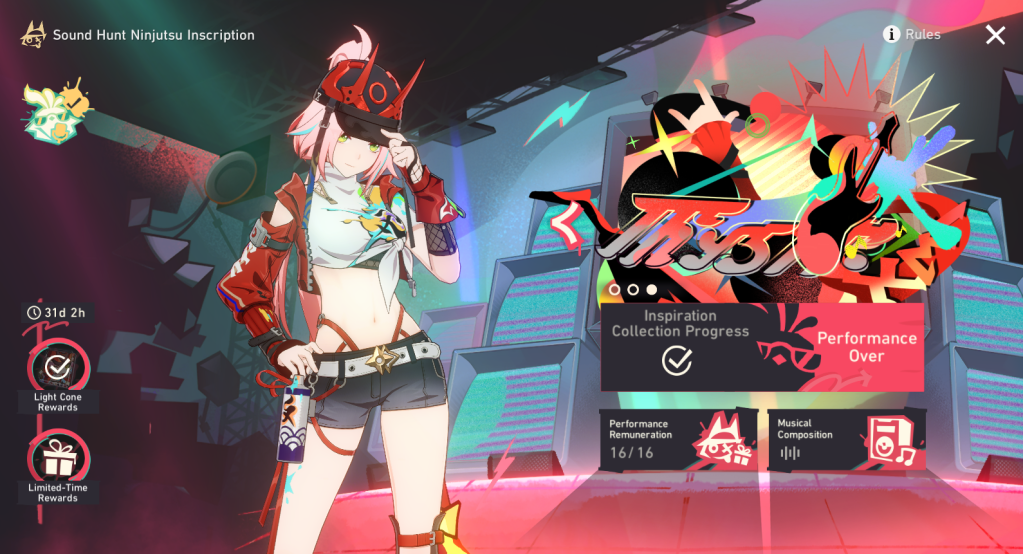This screenshot has height=554, width=1023.
Task: Open the event Rules info
Action: coord(911,35)
